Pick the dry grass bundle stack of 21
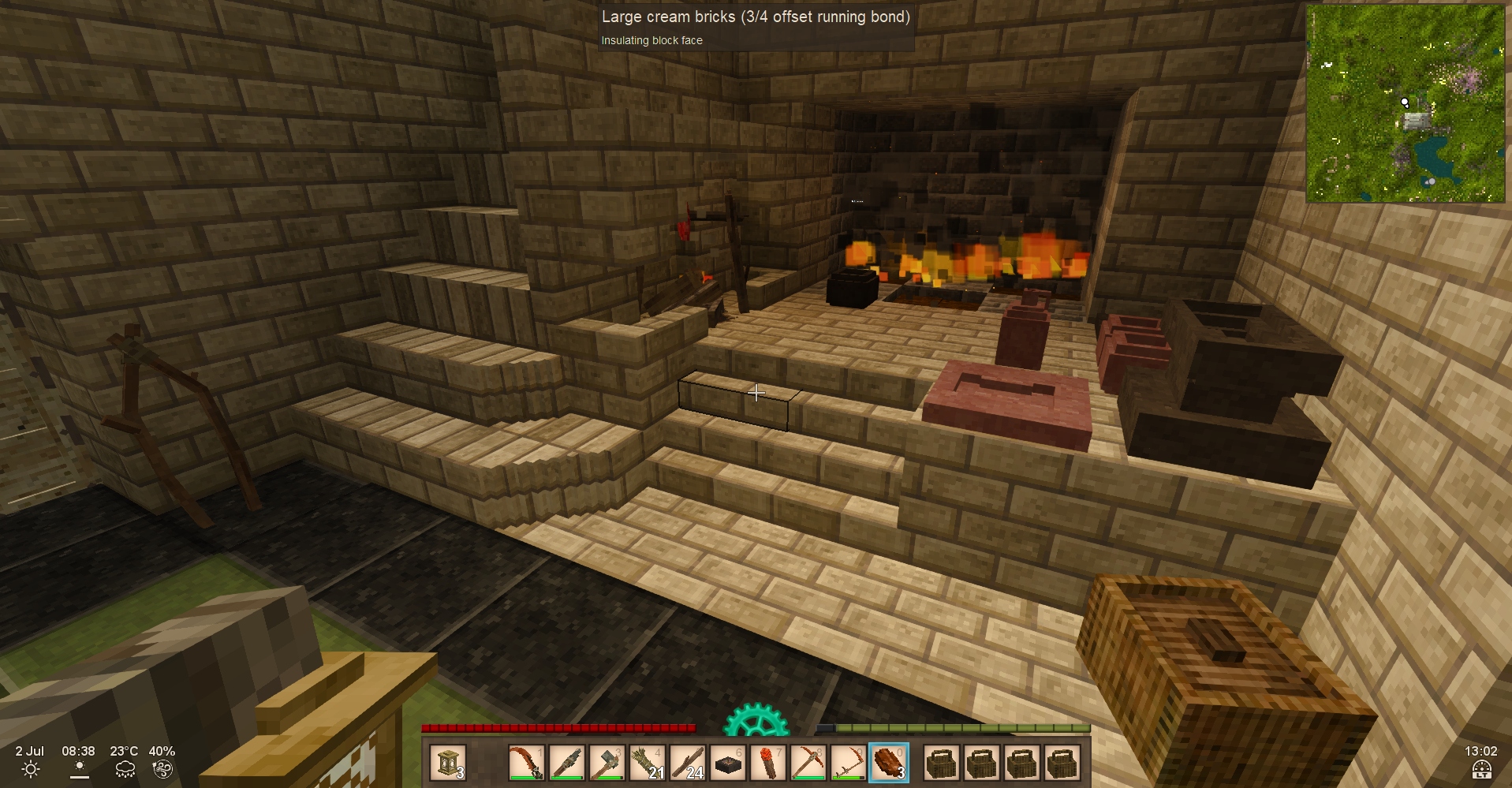Viewport: 1512px width, 788px height. (x=648, y=763)
